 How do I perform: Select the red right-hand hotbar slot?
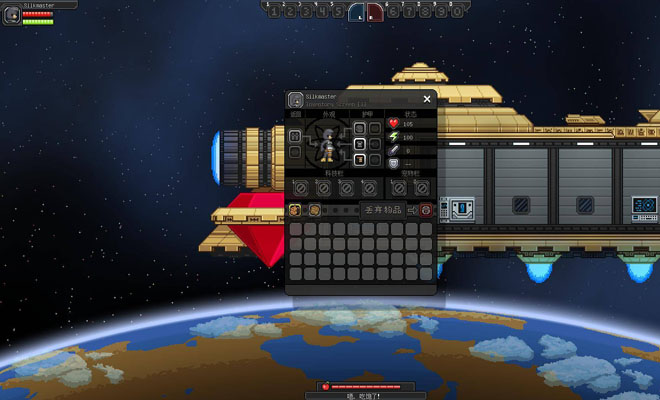374,13
